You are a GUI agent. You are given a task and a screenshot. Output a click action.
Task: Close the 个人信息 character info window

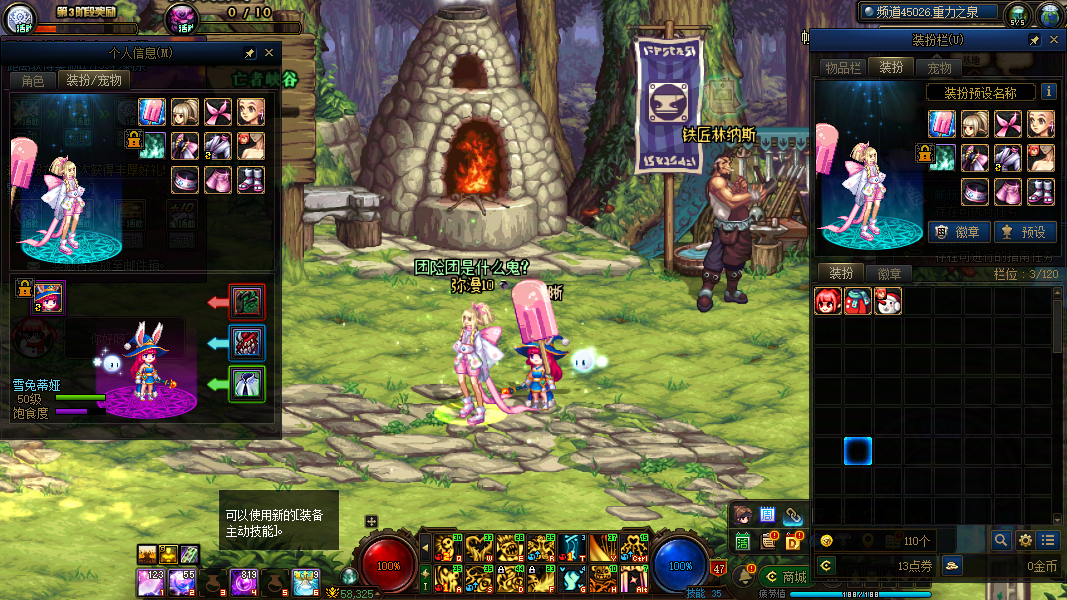[269, 53]
